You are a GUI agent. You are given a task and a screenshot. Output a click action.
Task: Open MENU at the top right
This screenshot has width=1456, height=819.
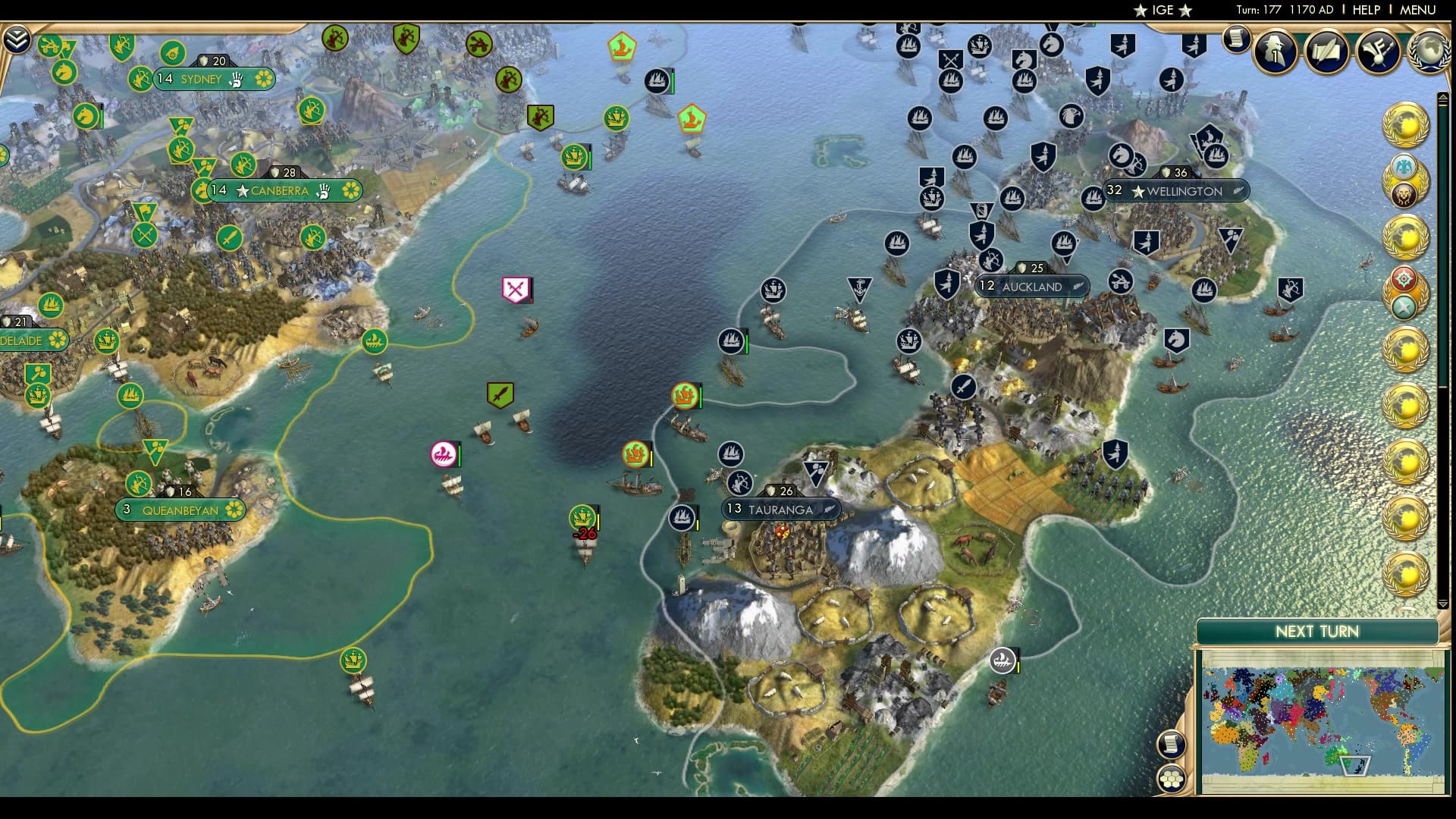pos(1417,10)
